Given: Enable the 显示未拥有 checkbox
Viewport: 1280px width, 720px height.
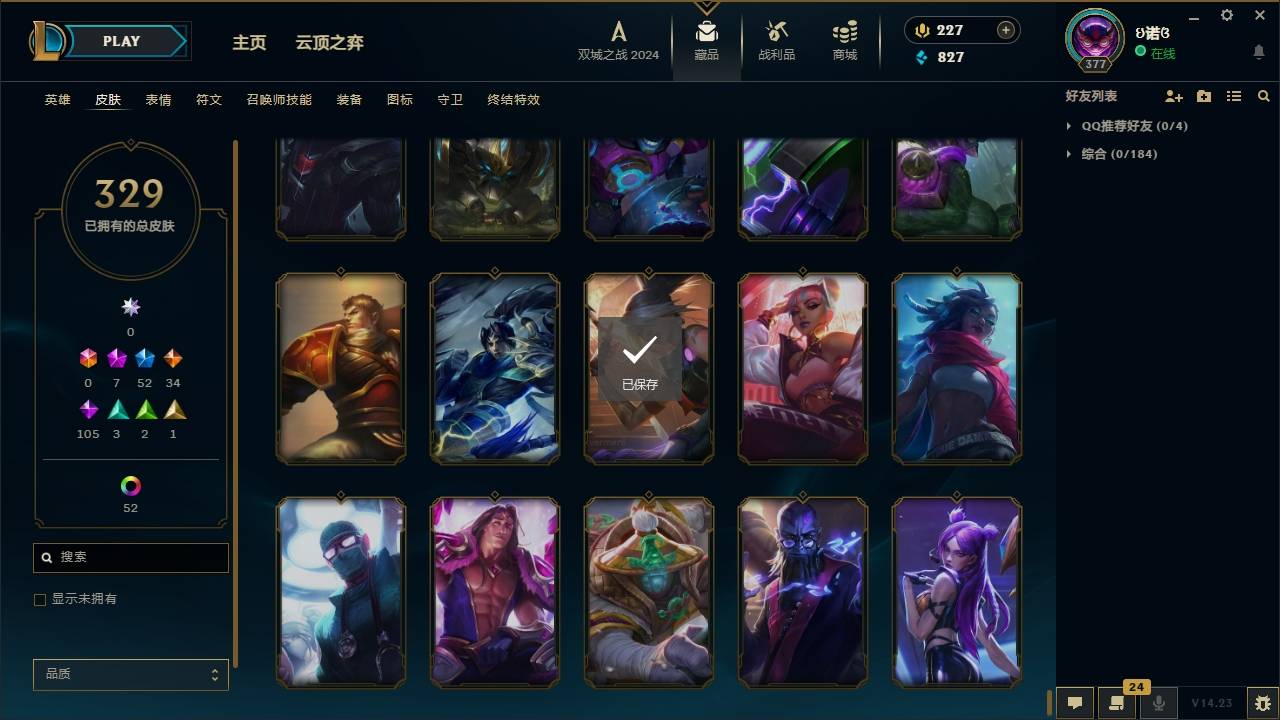Looking at the screenshot, I should pyautogui.click(x=39, y=599).
